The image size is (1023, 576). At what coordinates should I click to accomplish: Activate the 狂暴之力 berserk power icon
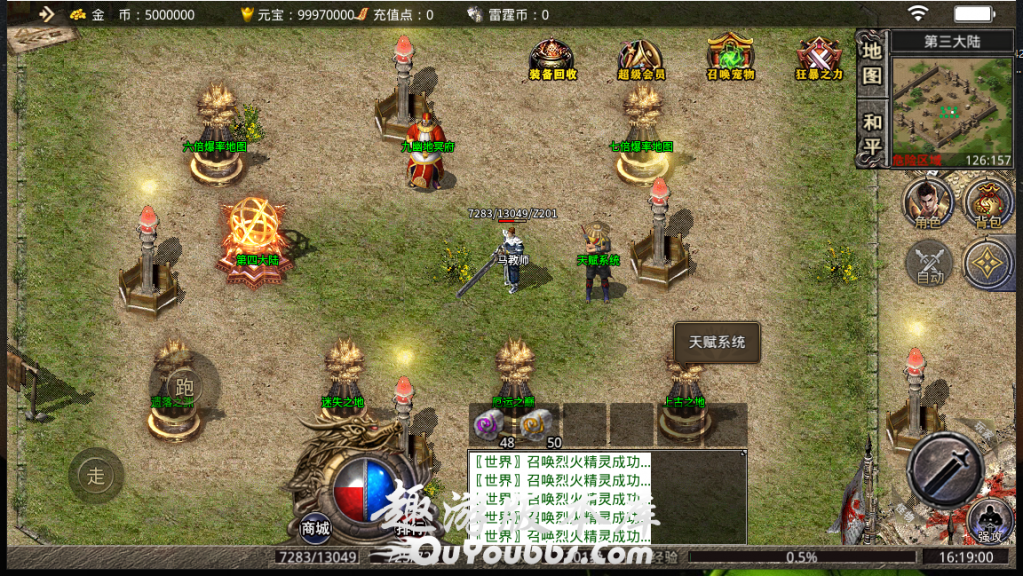[x=819, y=58]
